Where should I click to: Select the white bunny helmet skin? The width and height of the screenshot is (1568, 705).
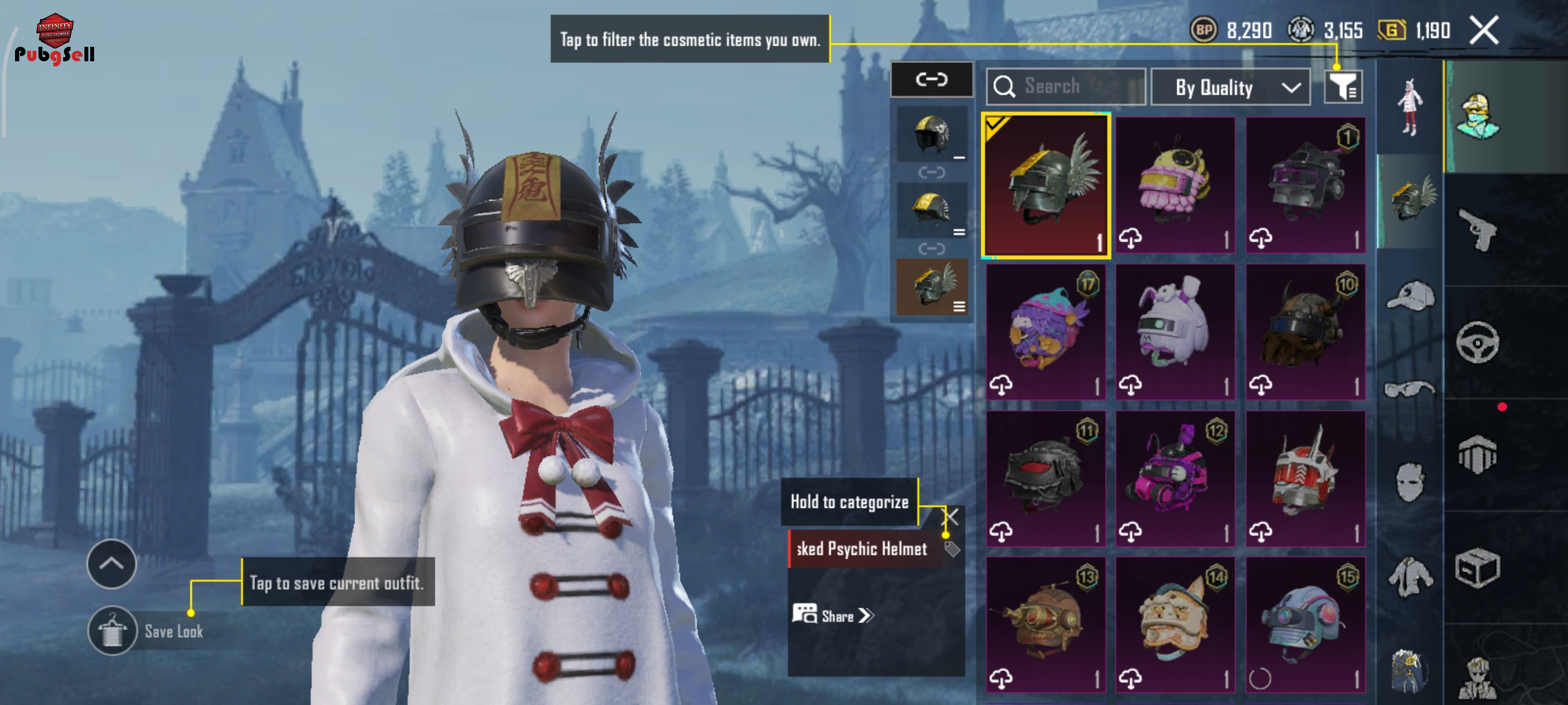pyautogui.click(x=1175, y=332)
